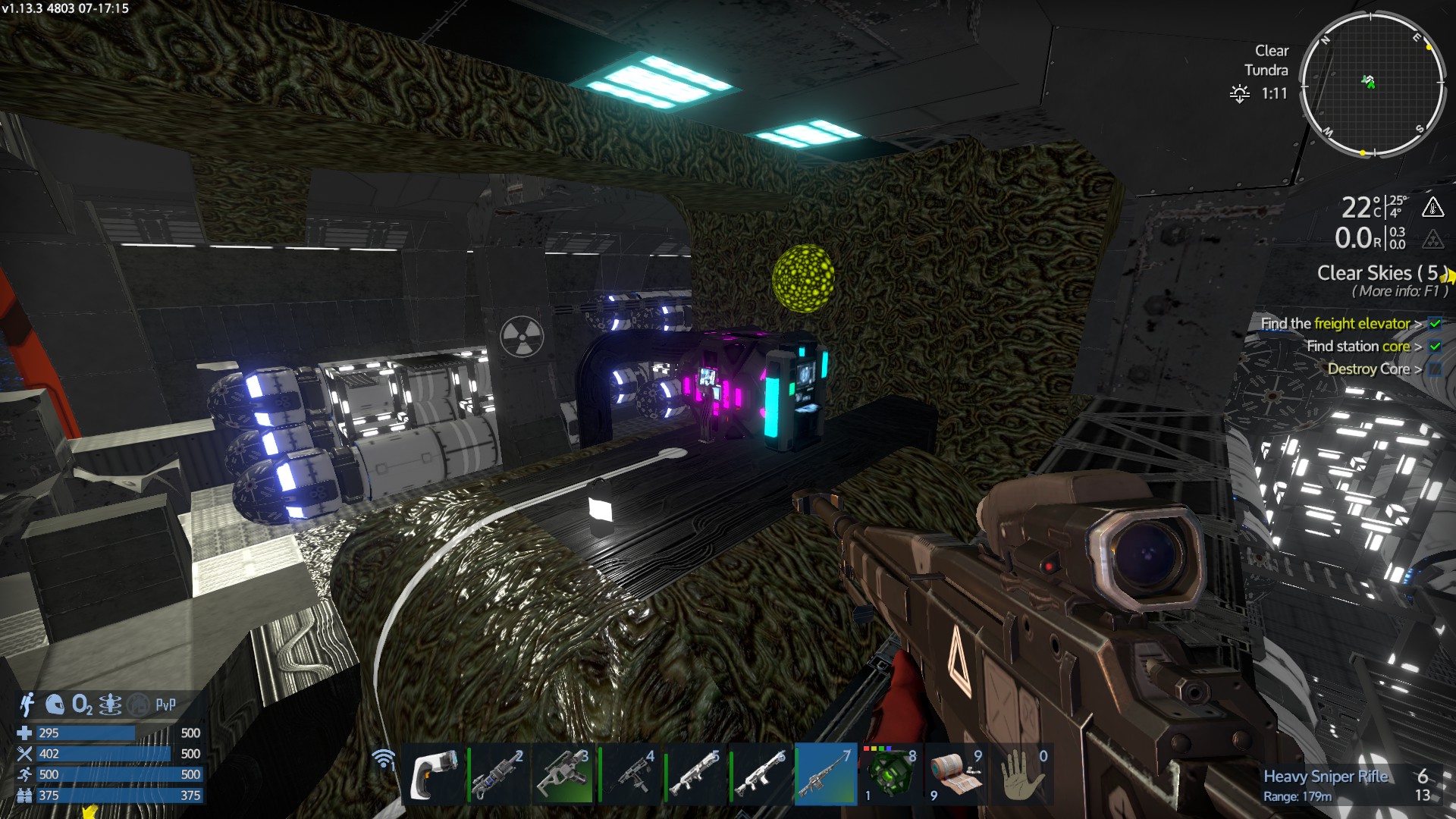Switch to the small pistol in slot 4
1456x819 pixels.
click(x=630, y=775)
